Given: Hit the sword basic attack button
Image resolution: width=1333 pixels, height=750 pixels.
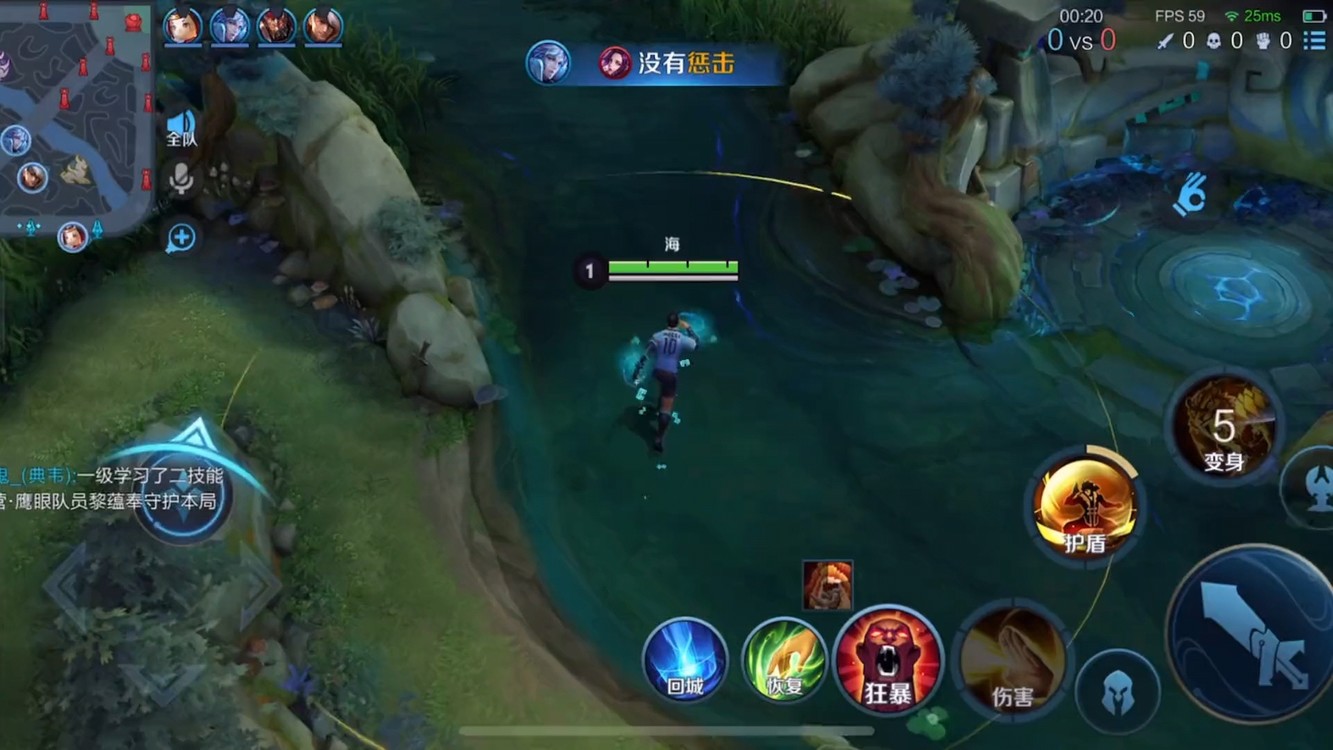Looking at the screenshot, I should point(1252,632).
